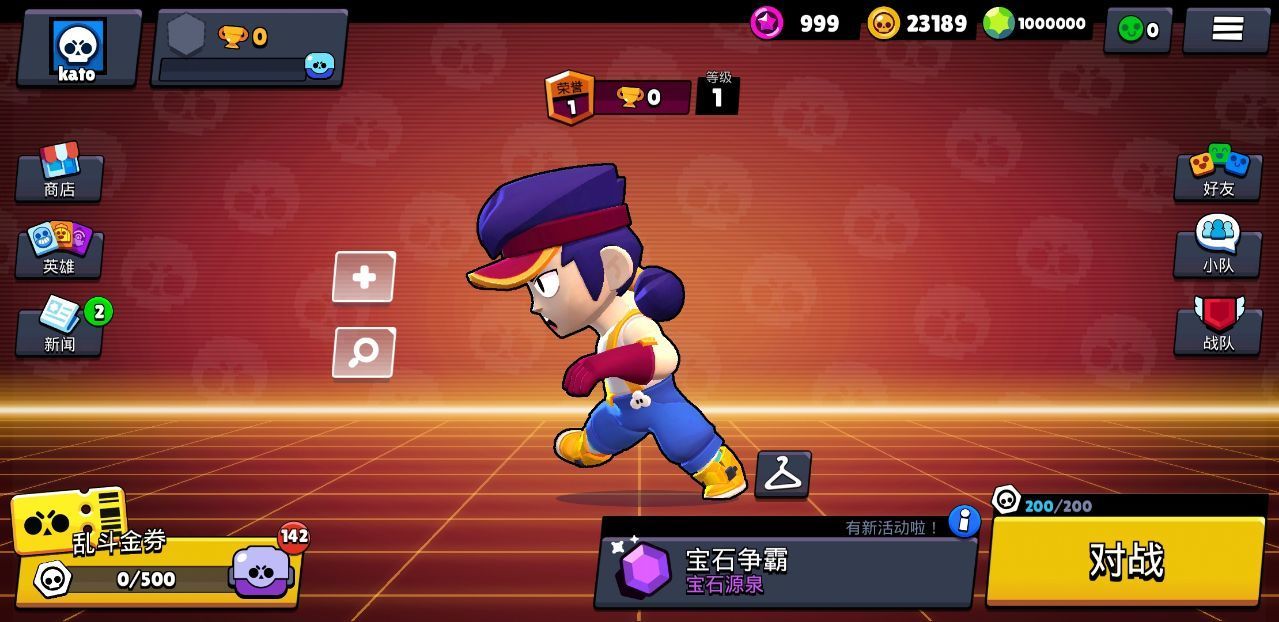
Task: Open the 英雄 brawlers menu
Action: click(60, 250)
